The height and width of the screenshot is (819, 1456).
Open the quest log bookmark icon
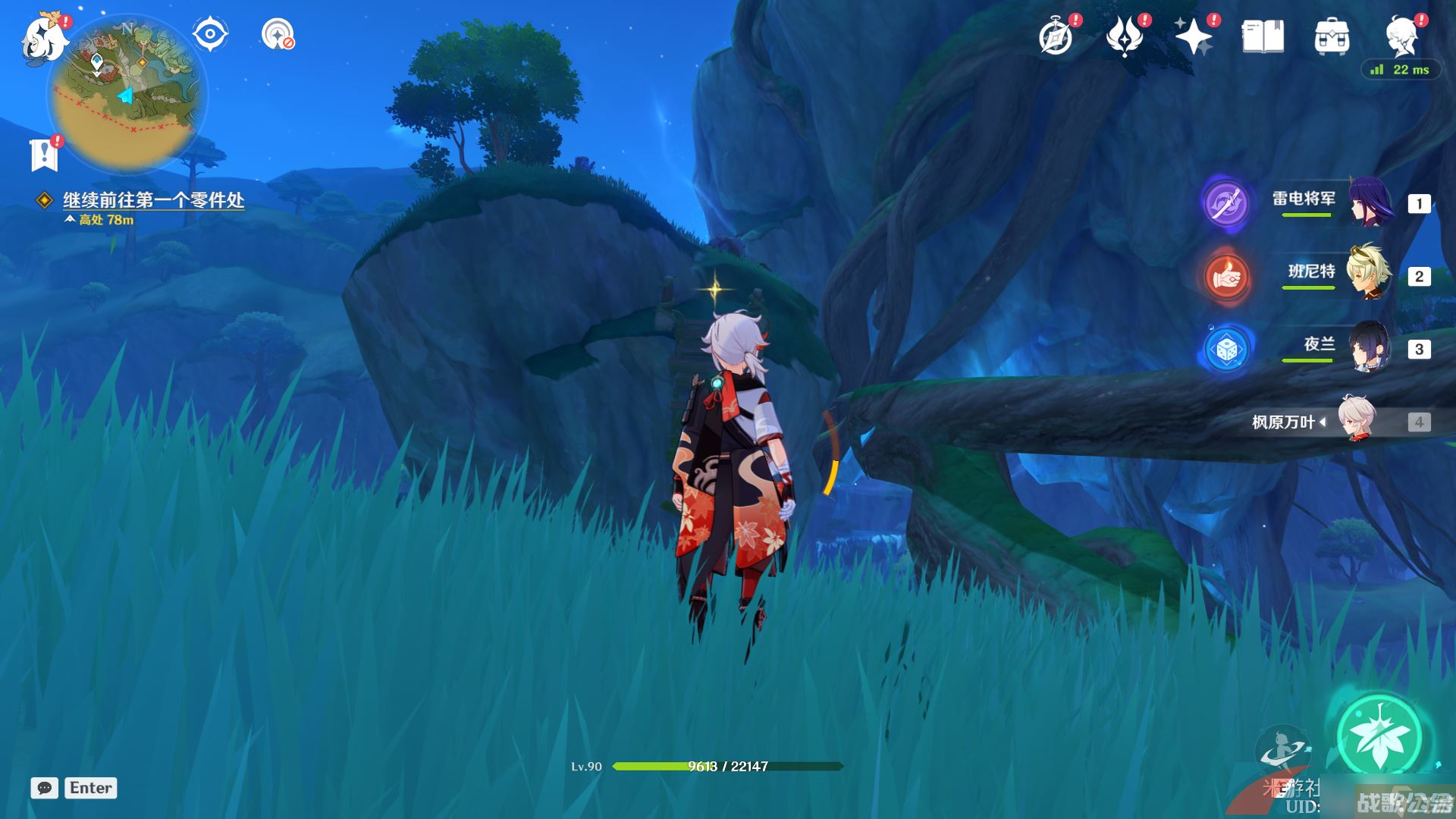pyautogui.click(x=44, y=155)
